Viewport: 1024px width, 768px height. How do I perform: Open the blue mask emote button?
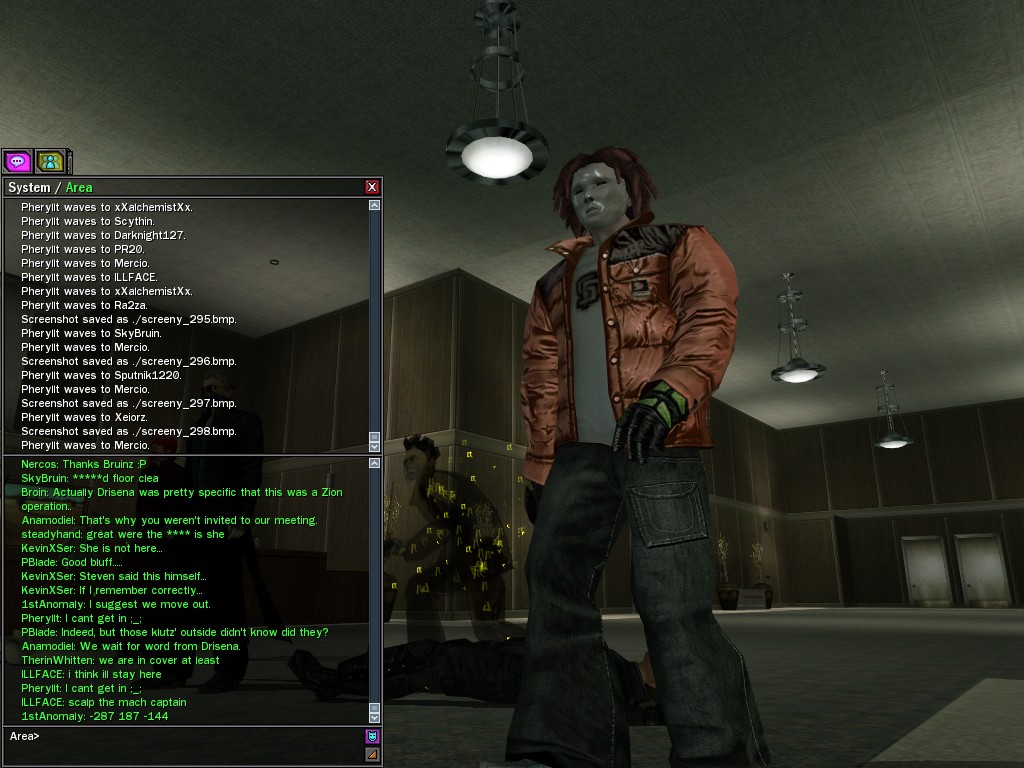(372, 736)
